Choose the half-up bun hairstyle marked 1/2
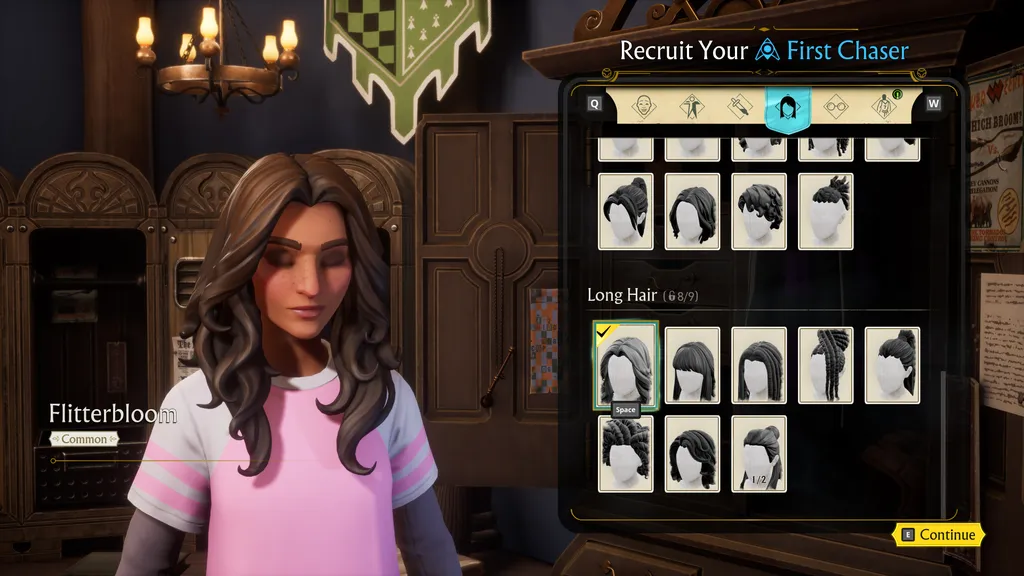 click(759, 453)
